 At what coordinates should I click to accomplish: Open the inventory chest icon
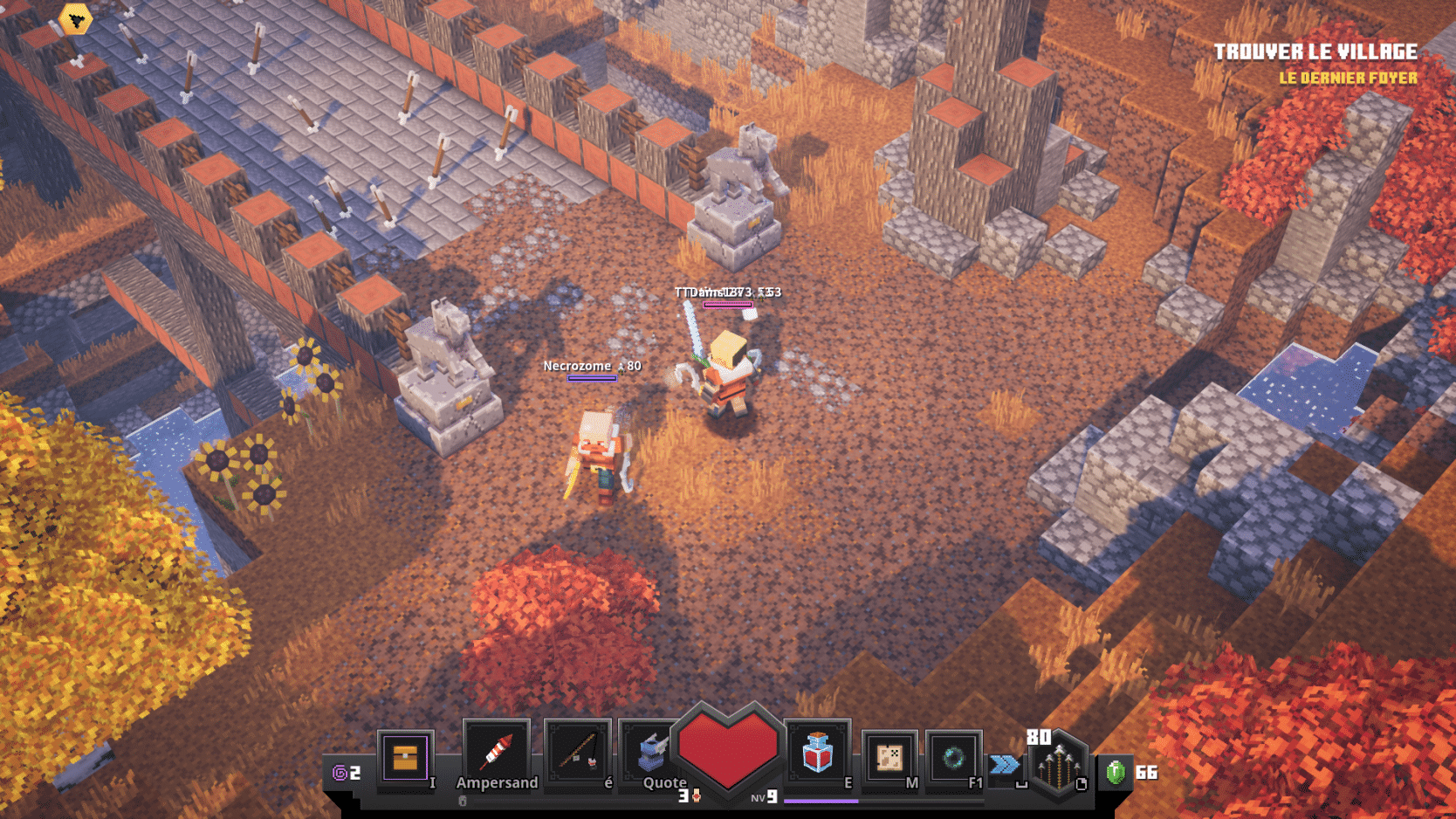(405, 757)
